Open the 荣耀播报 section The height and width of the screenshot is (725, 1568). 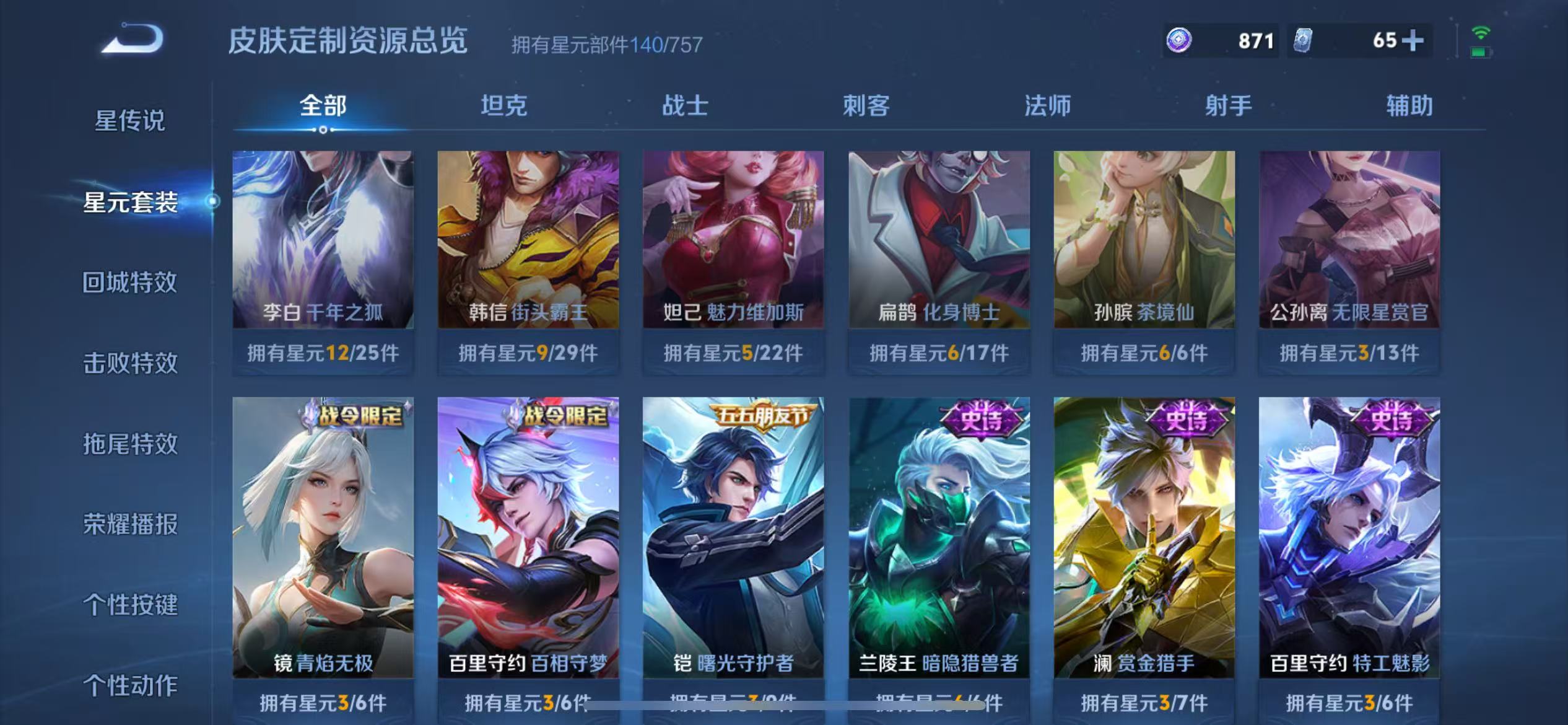pyautogui.click(x=130, y=524)
